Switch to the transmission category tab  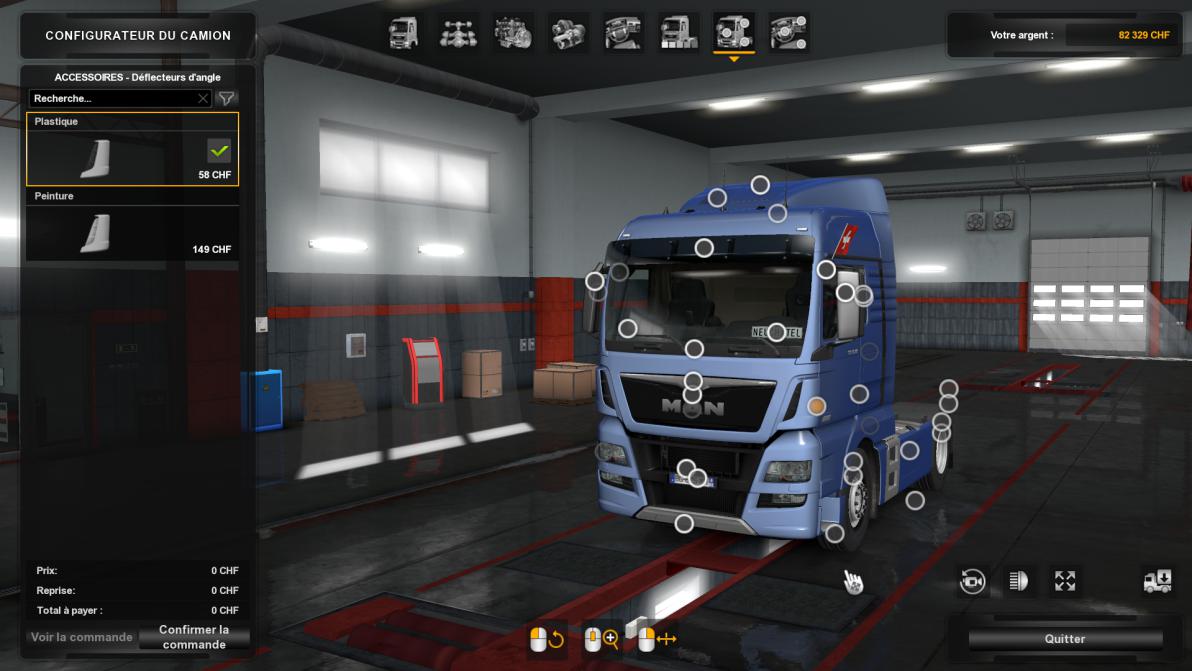[568, 33]
